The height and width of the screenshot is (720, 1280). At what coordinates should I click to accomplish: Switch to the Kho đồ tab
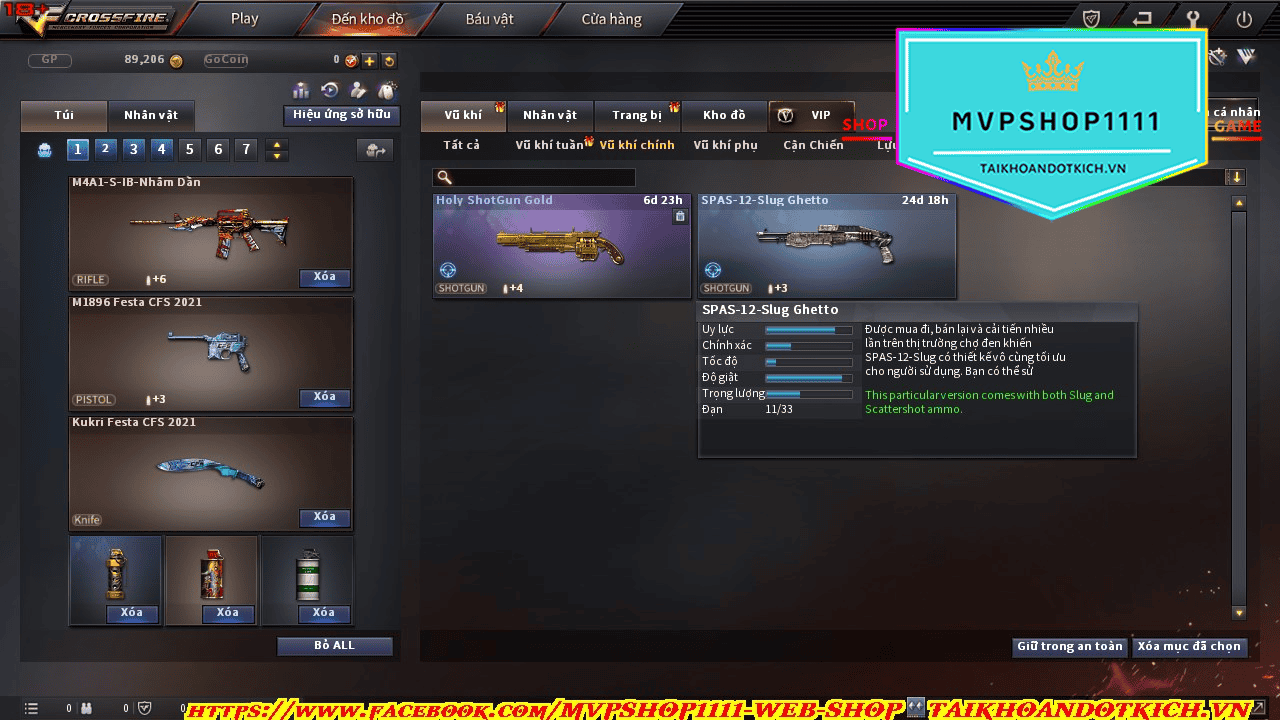tap(724, 115)
